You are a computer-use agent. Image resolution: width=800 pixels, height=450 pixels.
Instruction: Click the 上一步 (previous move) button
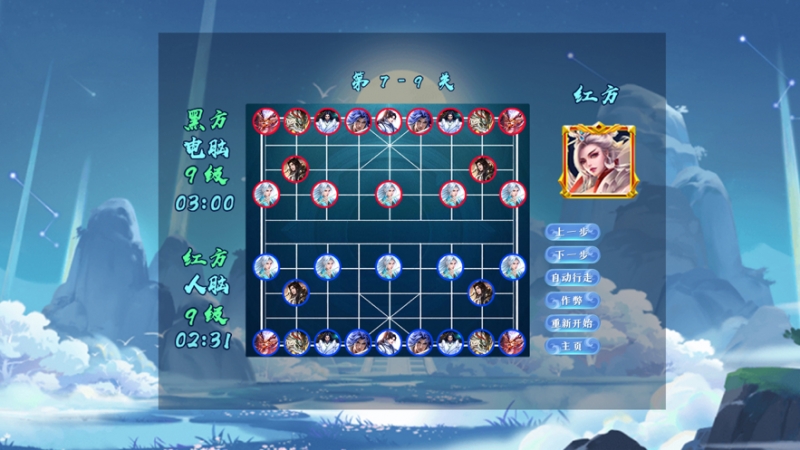572,231
